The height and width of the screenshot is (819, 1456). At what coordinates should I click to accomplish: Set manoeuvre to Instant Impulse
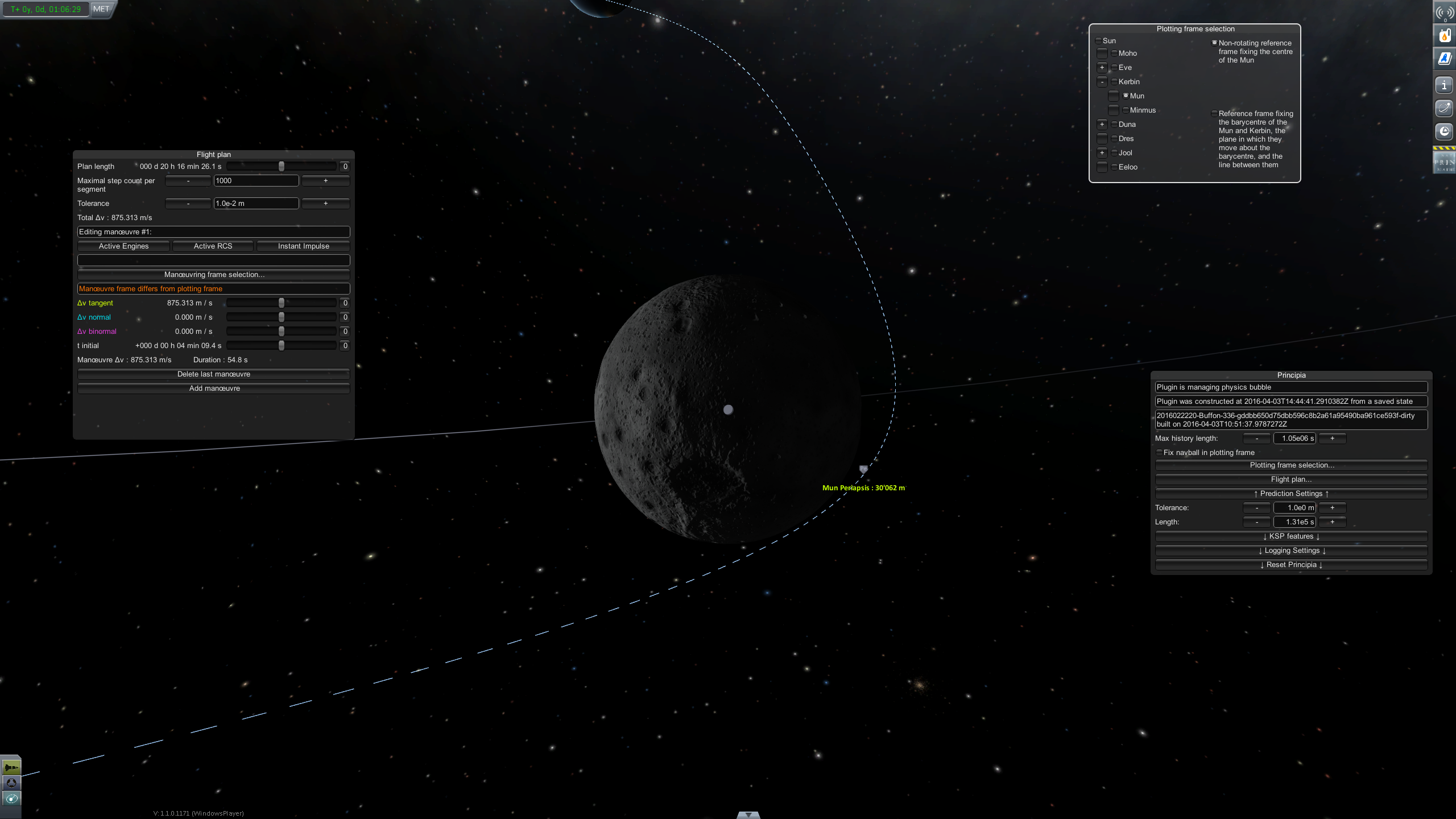pos(303,246)
